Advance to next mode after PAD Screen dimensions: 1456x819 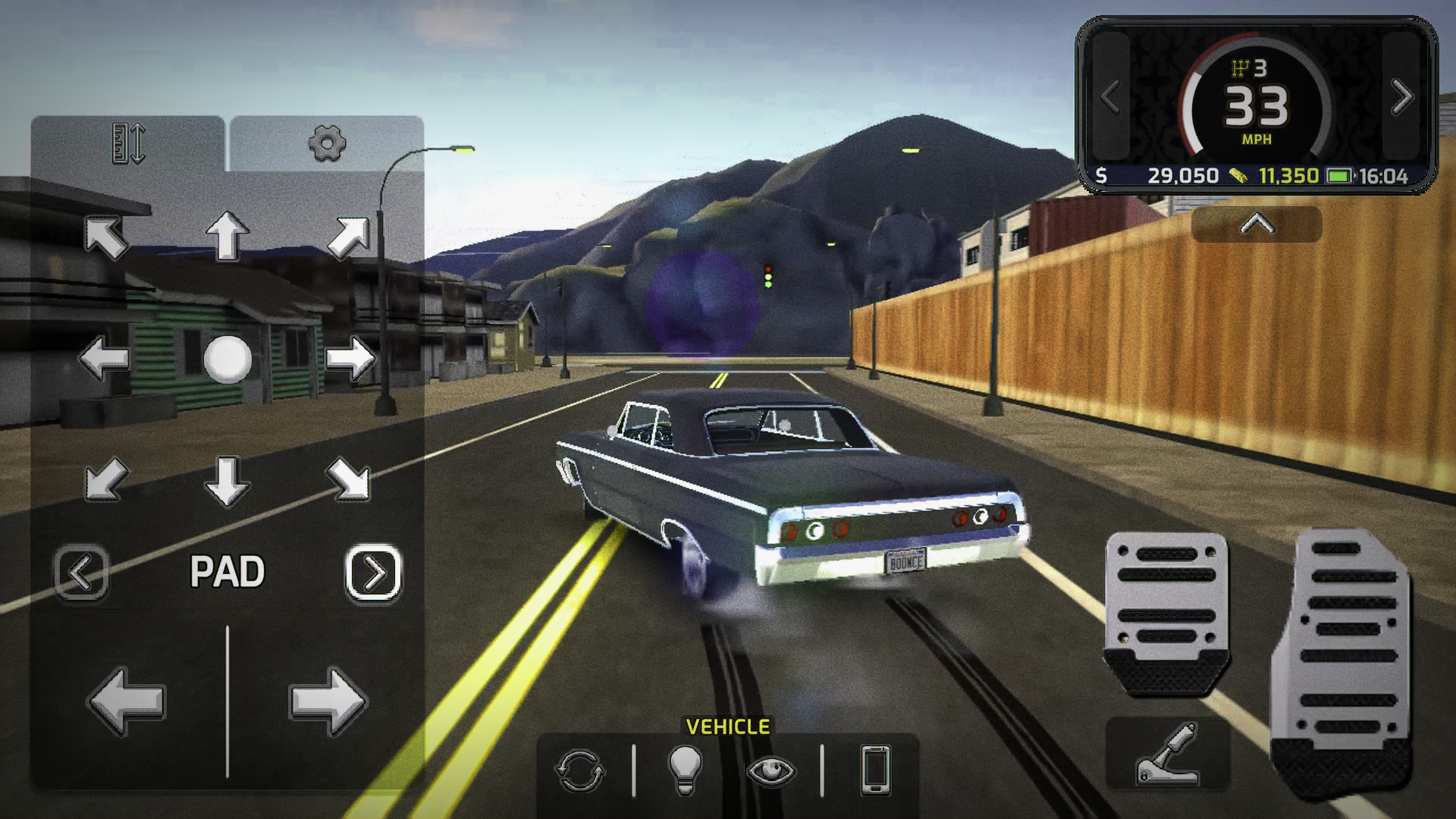373,573
